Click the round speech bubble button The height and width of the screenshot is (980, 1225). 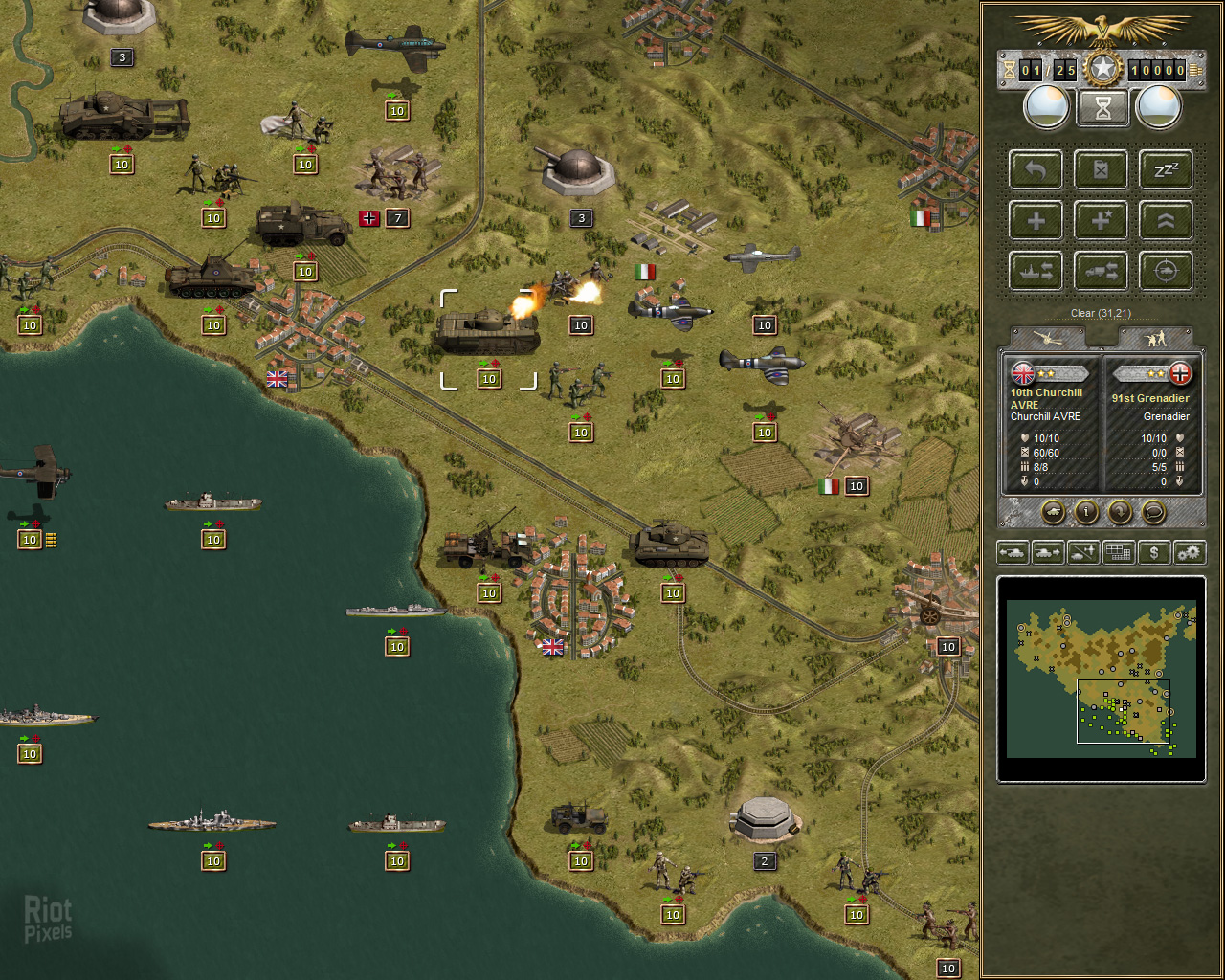point(1154,512)
